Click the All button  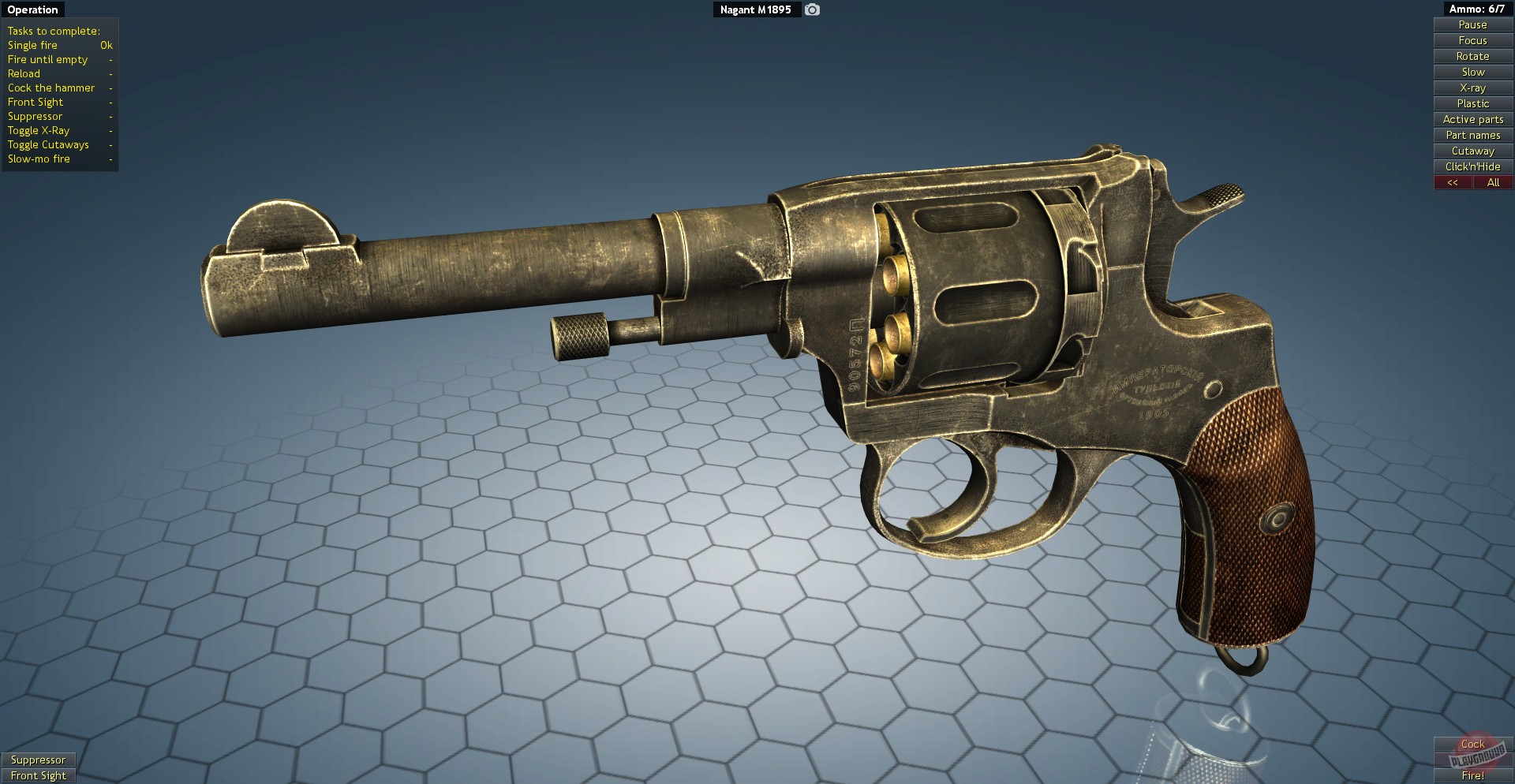1493,182
